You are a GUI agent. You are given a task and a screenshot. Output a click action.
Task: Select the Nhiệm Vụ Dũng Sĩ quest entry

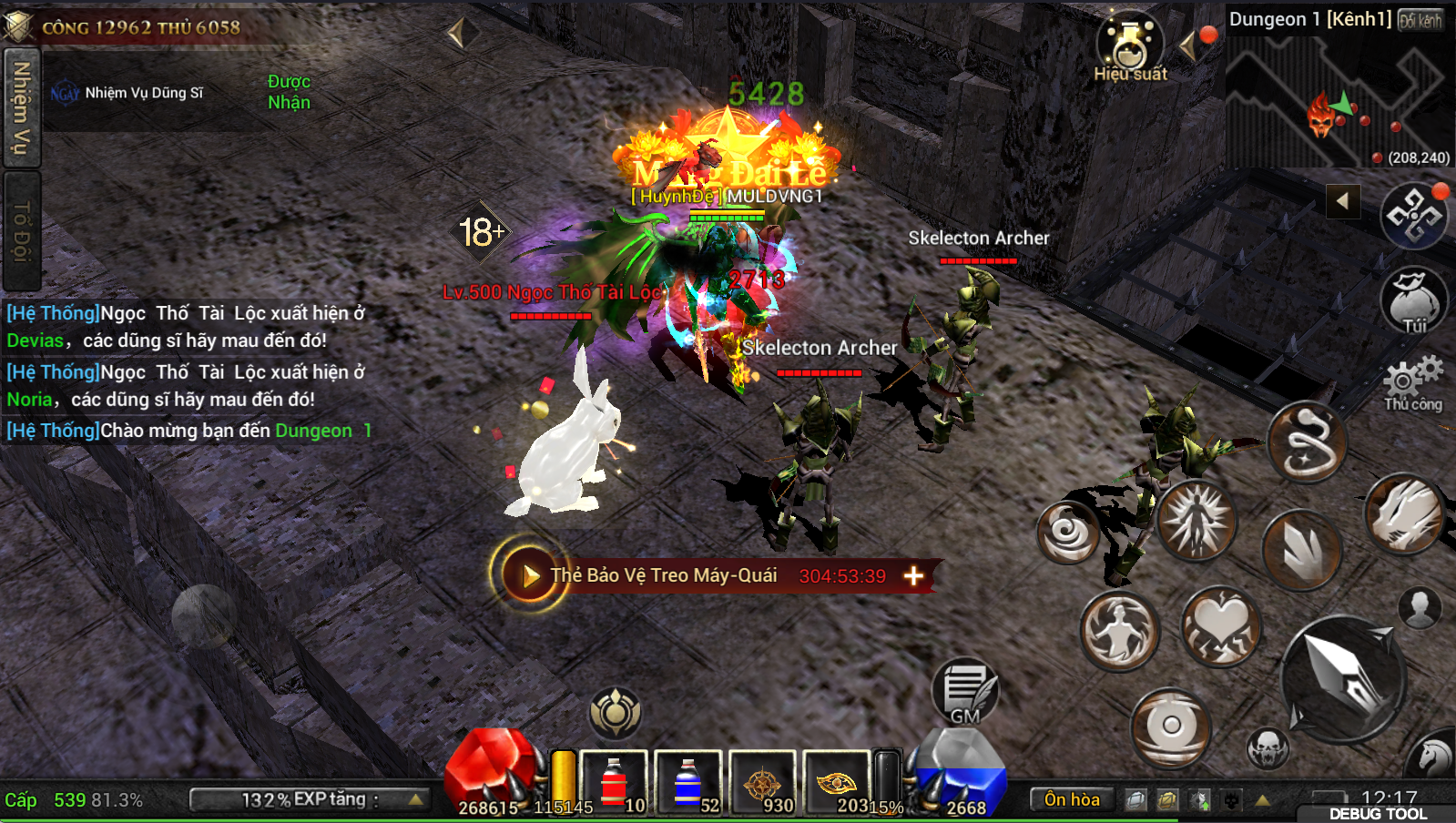coord(143,93)
